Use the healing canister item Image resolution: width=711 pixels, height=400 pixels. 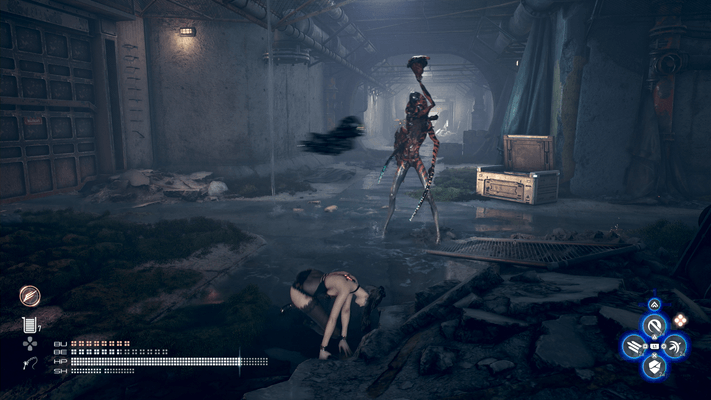(29, 324)
